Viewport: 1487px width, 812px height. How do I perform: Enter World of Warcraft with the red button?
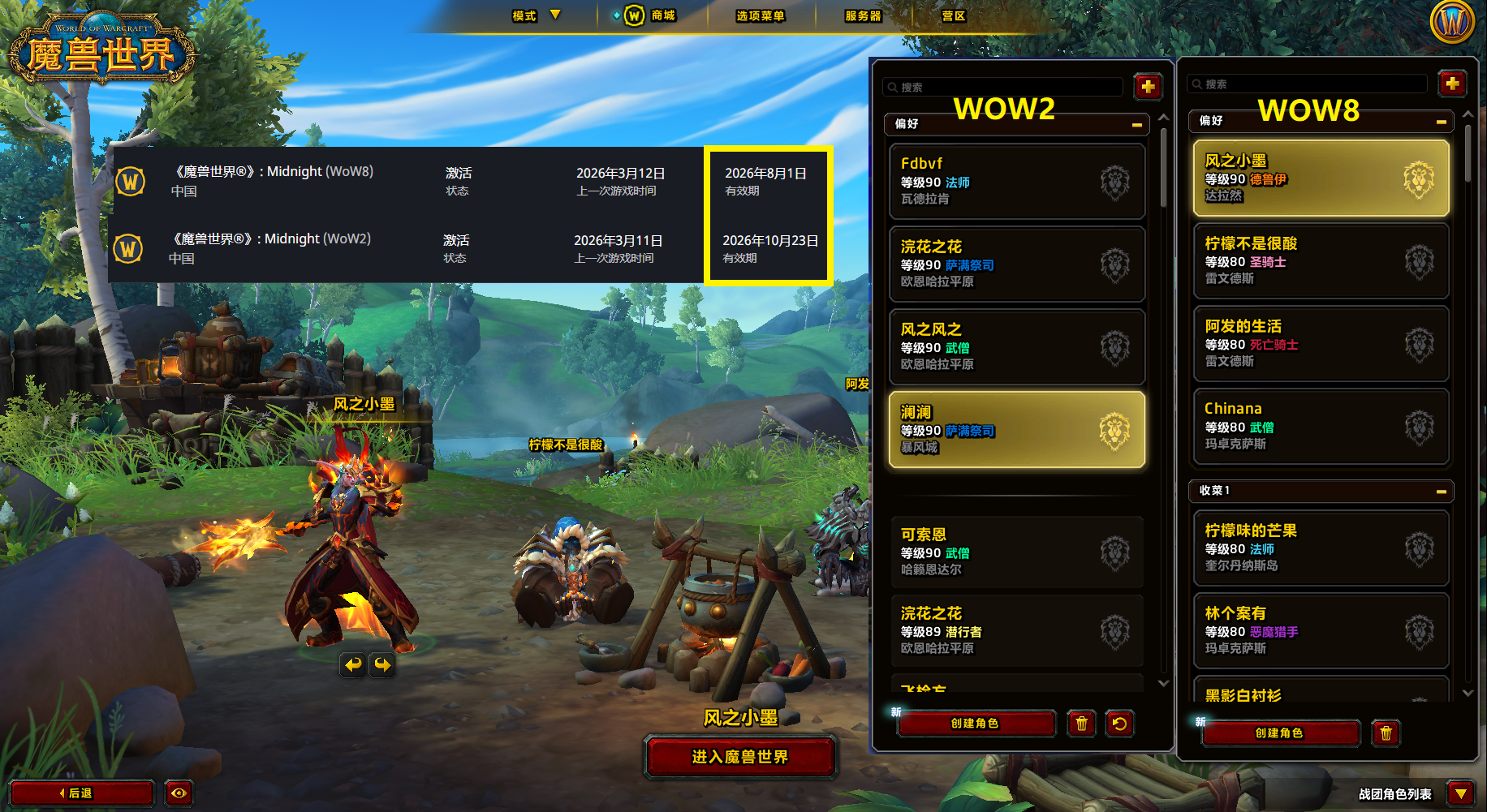(739, 757)
